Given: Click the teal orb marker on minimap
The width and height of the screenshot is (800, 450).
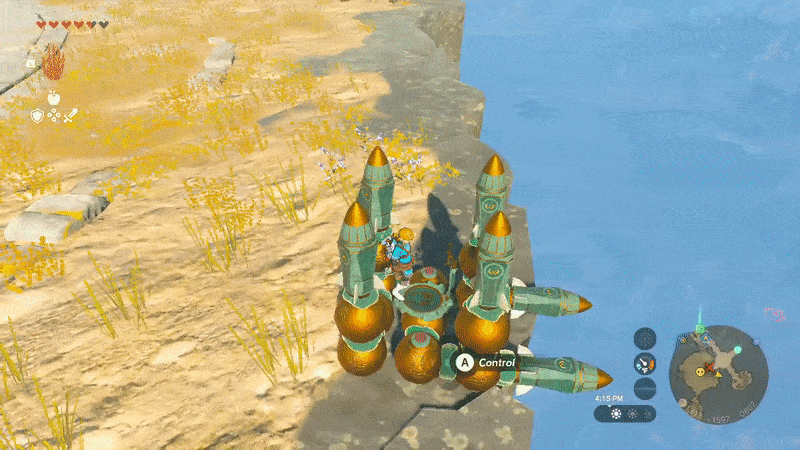Looking at the screenshot, I should tap(737, 350).
